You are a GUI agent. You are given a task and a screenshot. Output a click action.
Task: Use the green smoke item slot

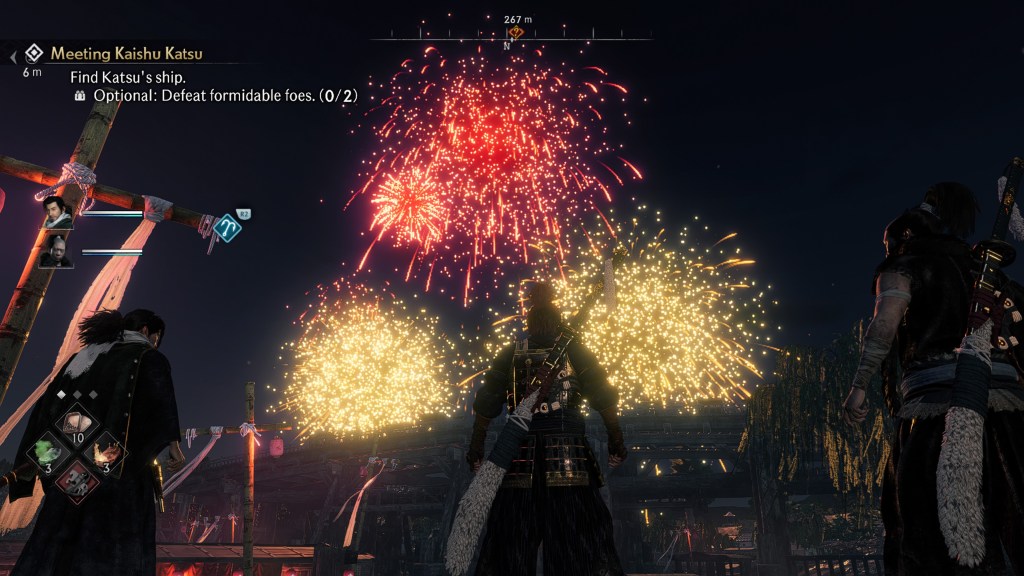(x=46, y=451)
